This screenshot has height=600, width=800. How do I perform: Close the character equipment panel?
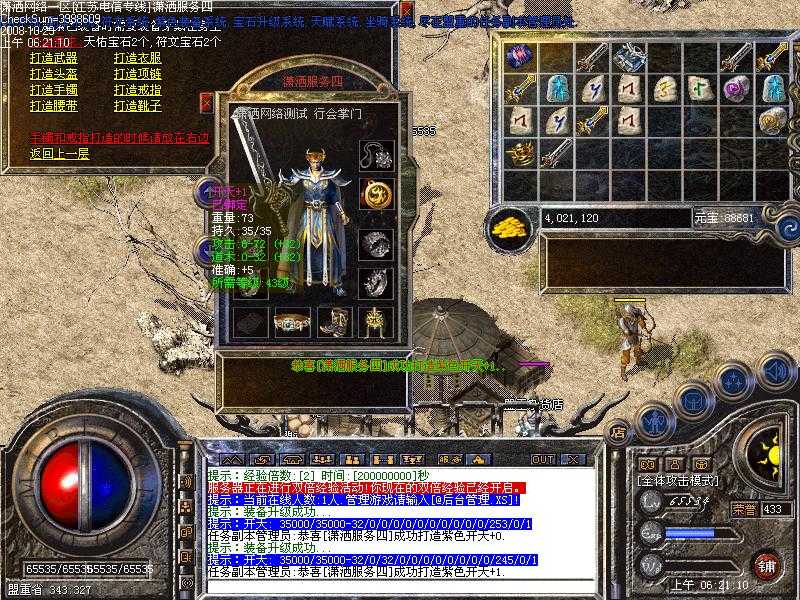tap(206, 101)
